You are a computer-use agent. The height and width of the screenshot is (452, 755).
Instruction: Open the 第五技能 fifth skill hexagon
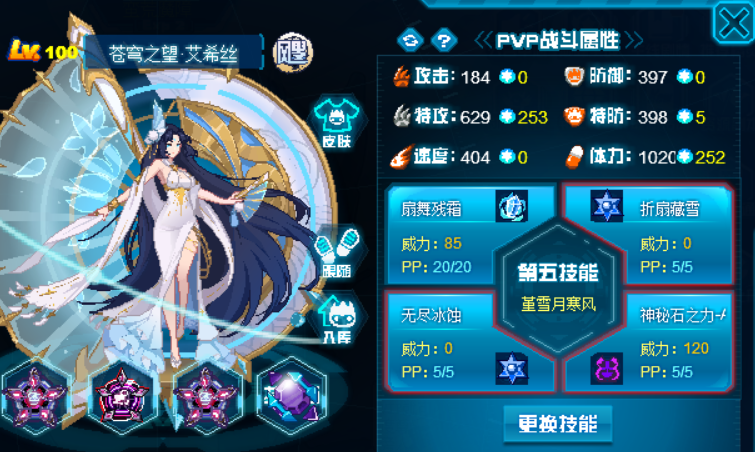tap(558, 286)
